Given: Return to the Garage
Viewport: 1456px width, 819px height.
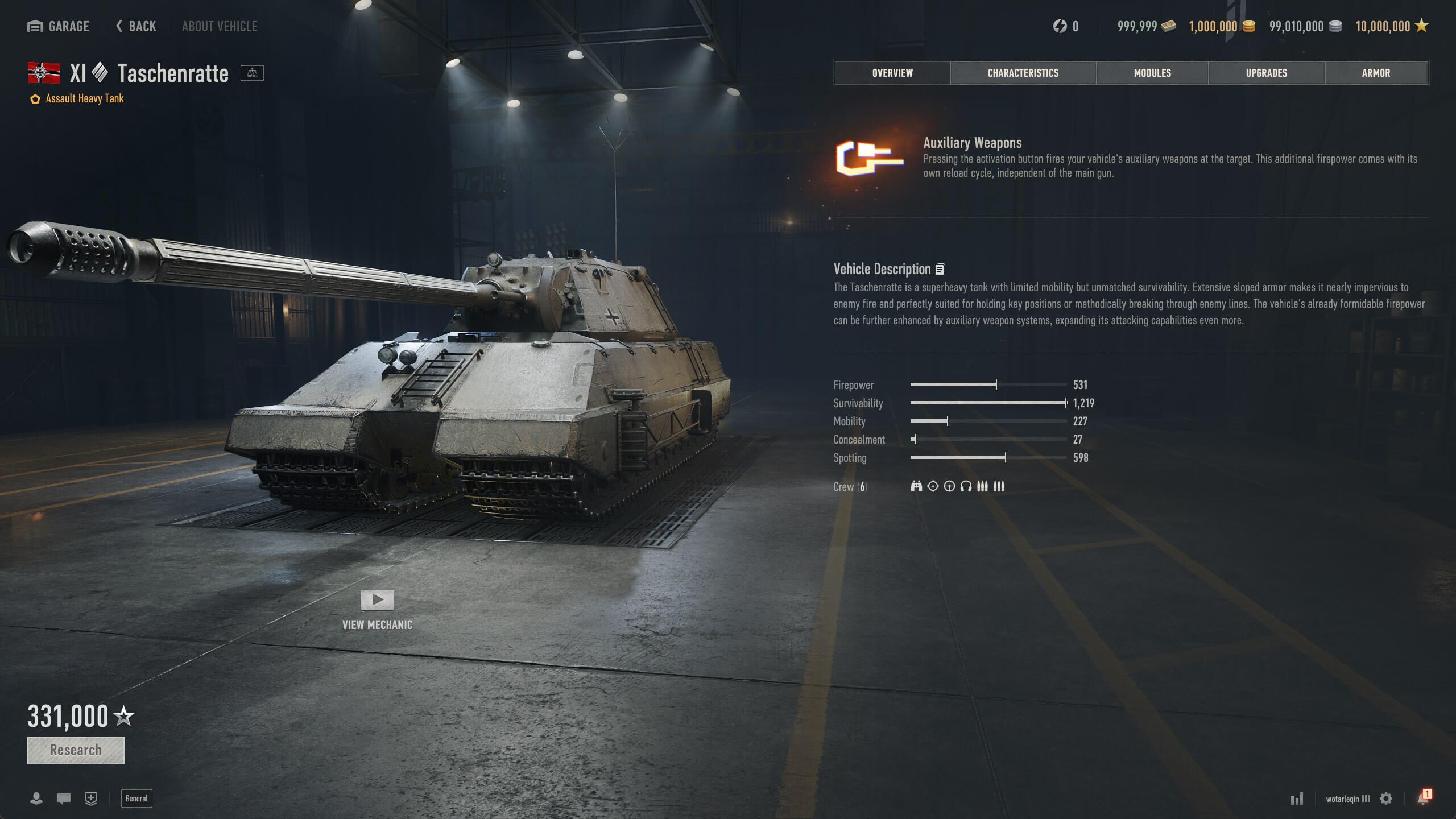Looking at the screenshot, I should pyautogui.click(x=58, y=26).
